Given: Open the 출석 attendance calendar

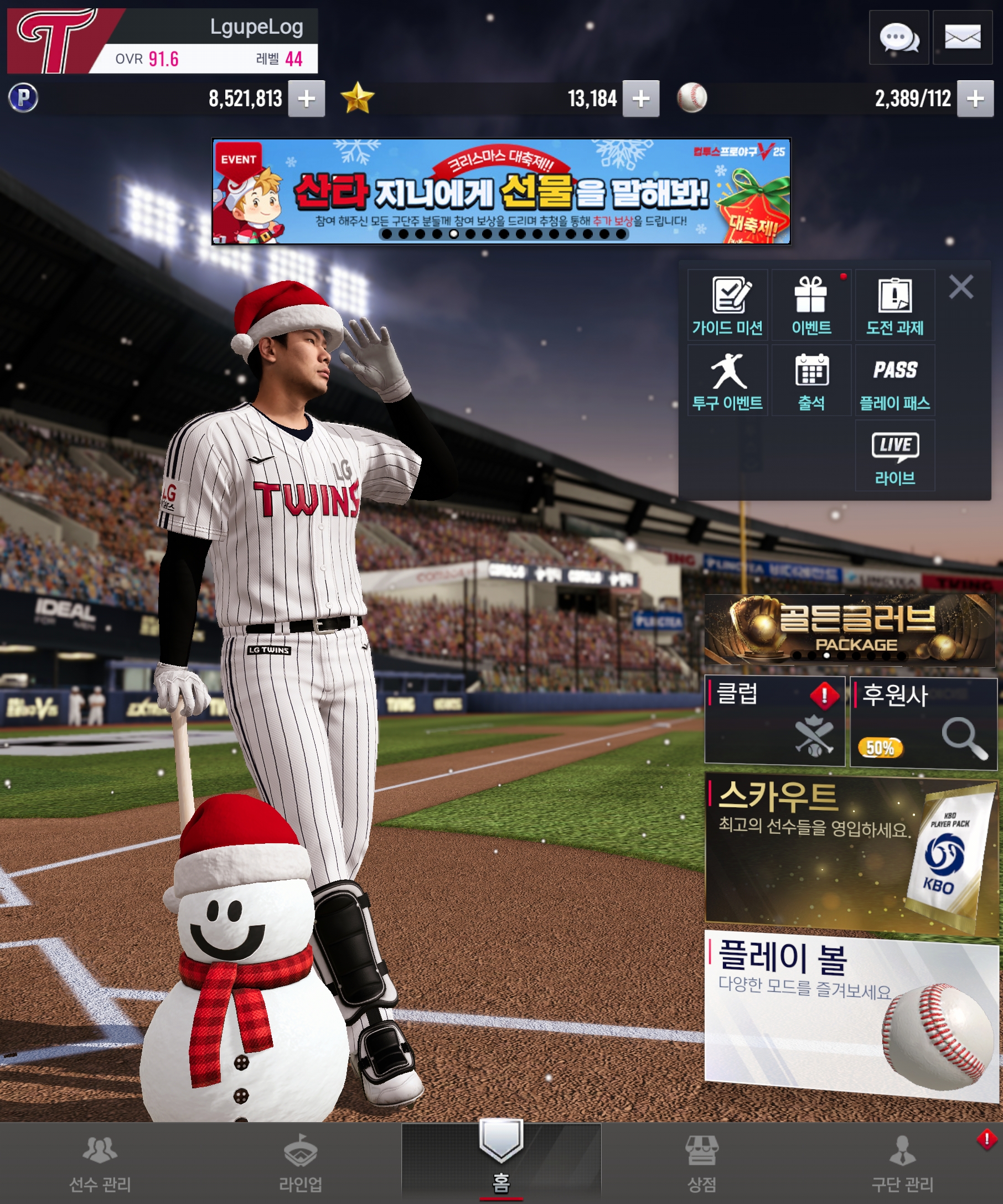Looking at the screenshot, I should point(811,381).
